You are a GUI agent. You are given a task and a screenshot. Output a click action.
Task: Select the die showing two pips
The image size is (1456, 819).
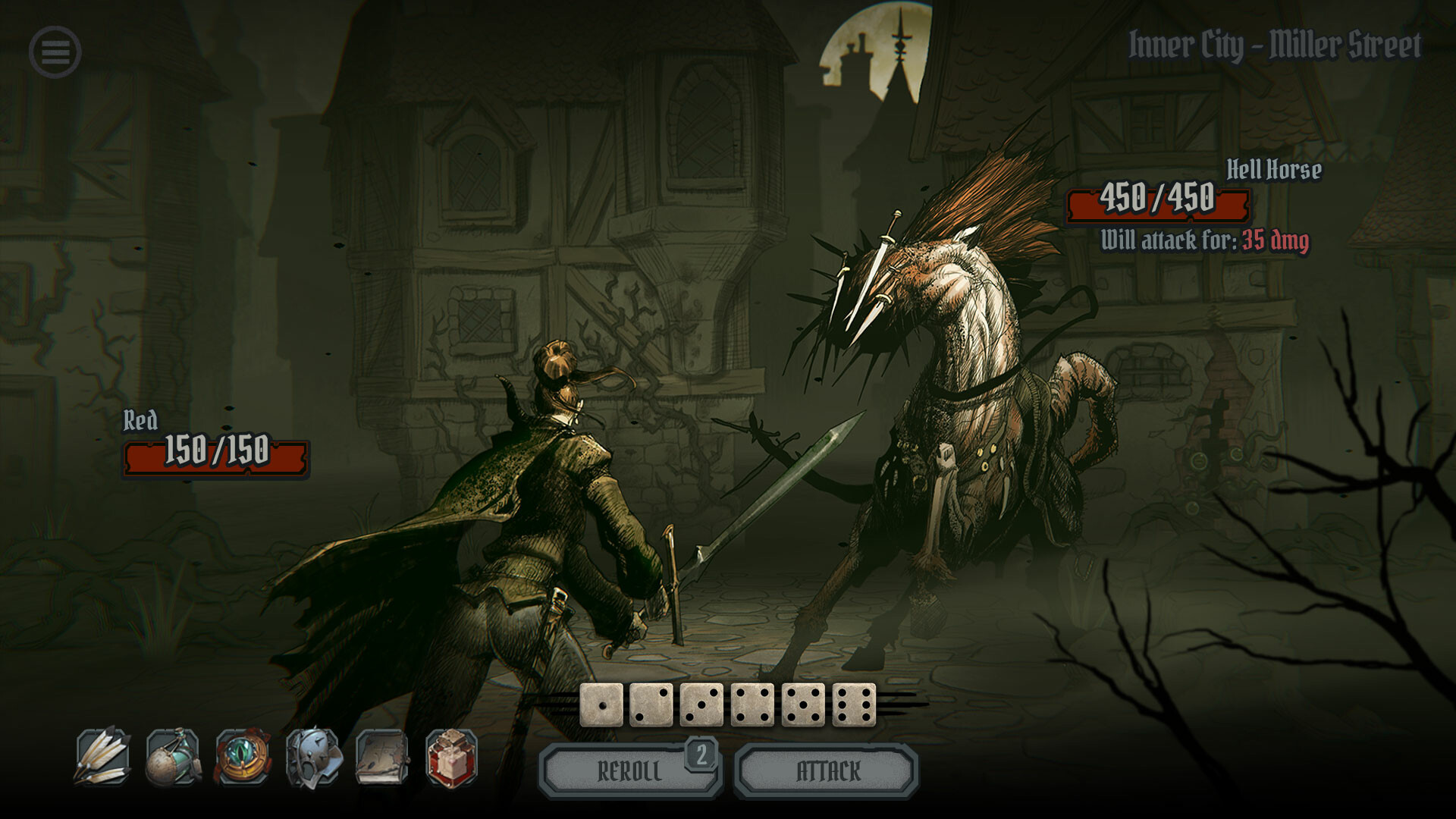(651, 705)
